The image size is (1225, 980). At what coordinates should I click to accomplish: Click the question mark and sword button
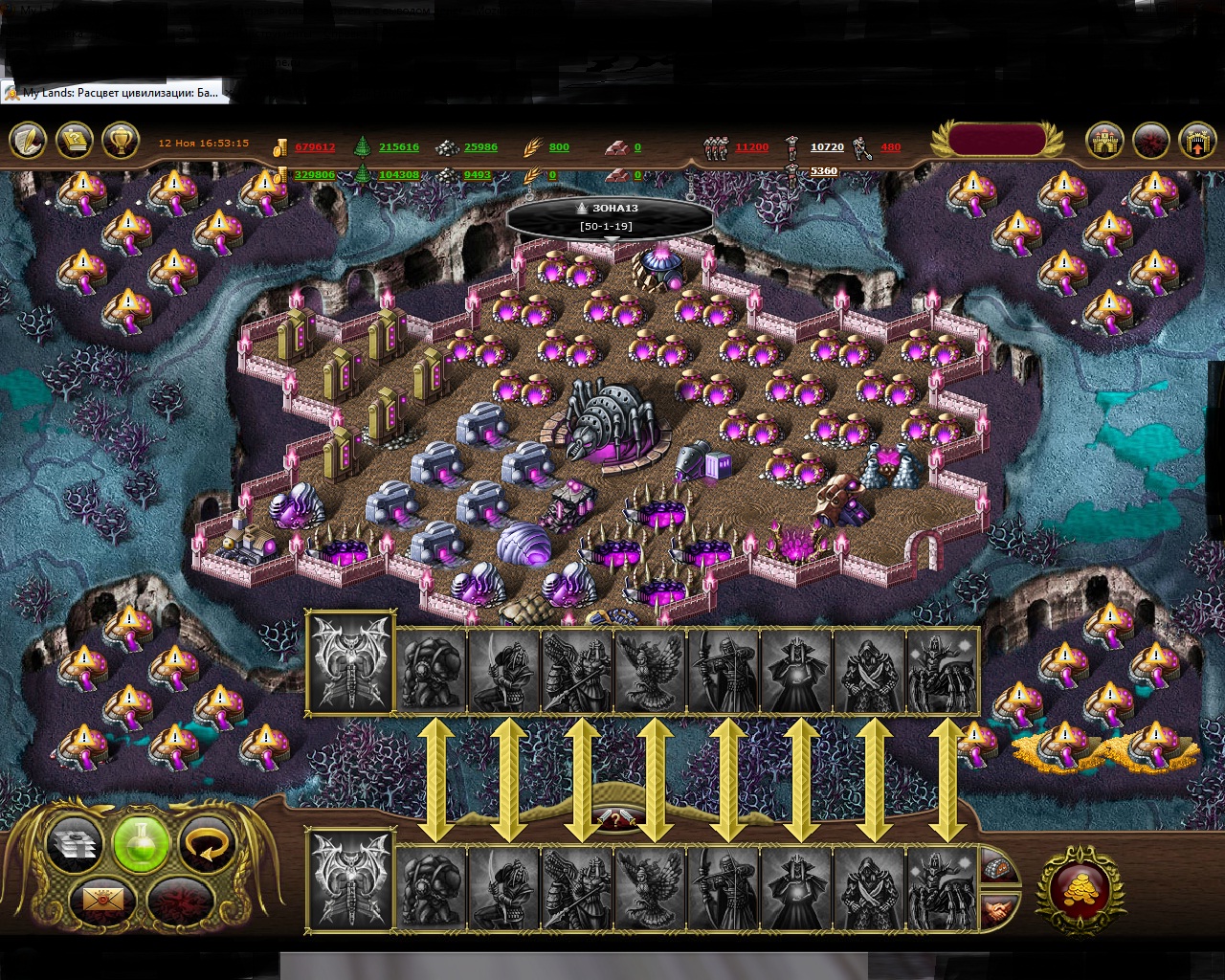tap(617, 819)
